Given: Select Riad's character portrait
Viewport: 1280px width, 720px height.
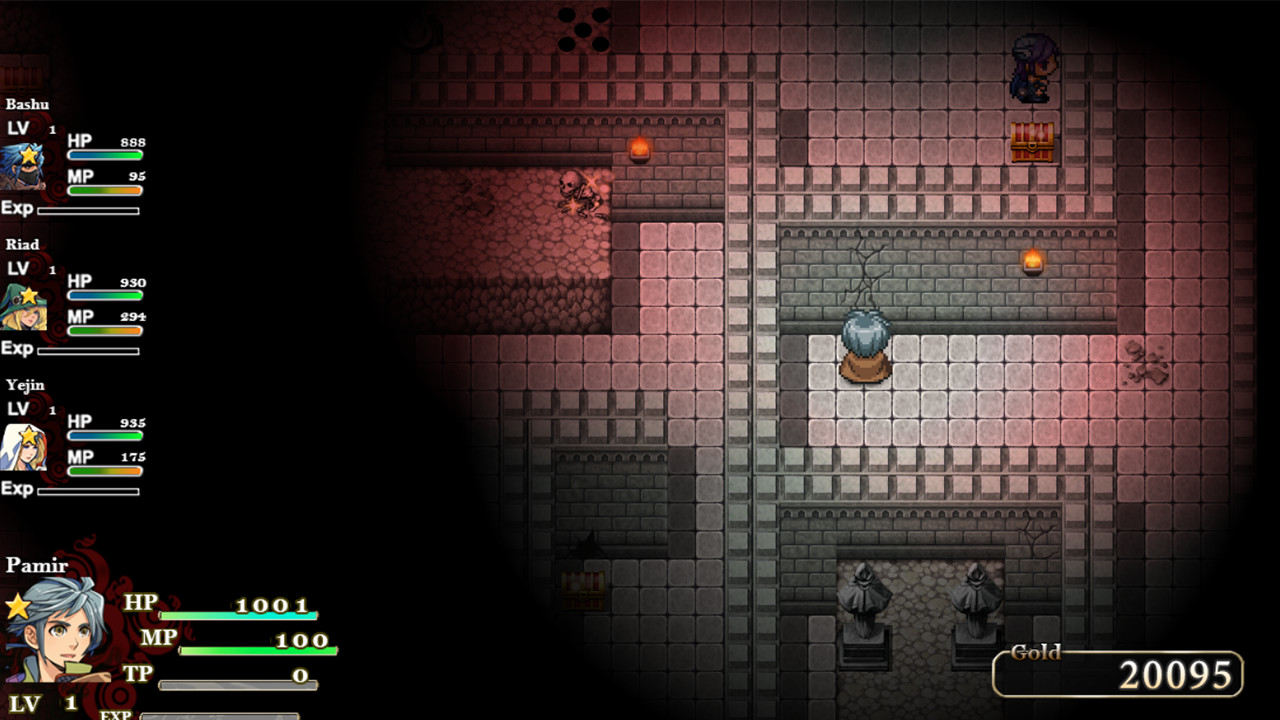Looking at the screenshot, I should tap(25, 305).
